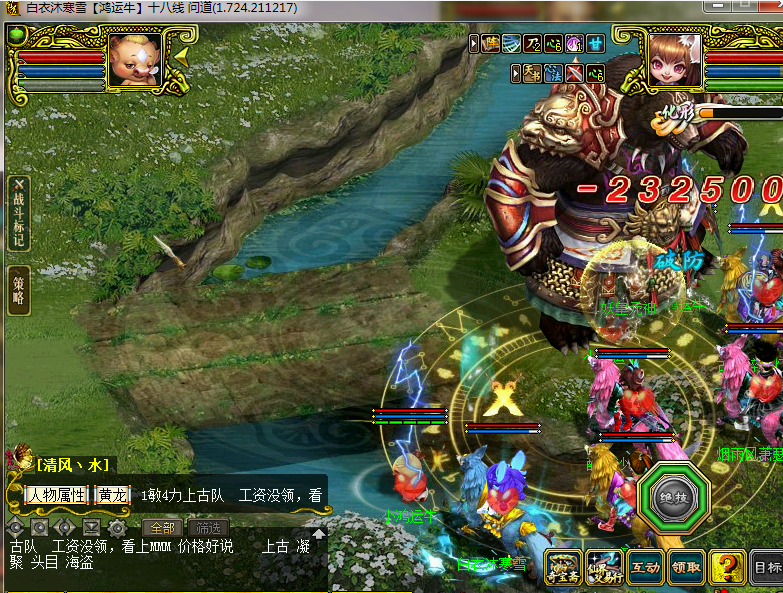Screen dimensions: 783x593
Task: Open help with the yellow question mark
Action: [x=727, y=568]
